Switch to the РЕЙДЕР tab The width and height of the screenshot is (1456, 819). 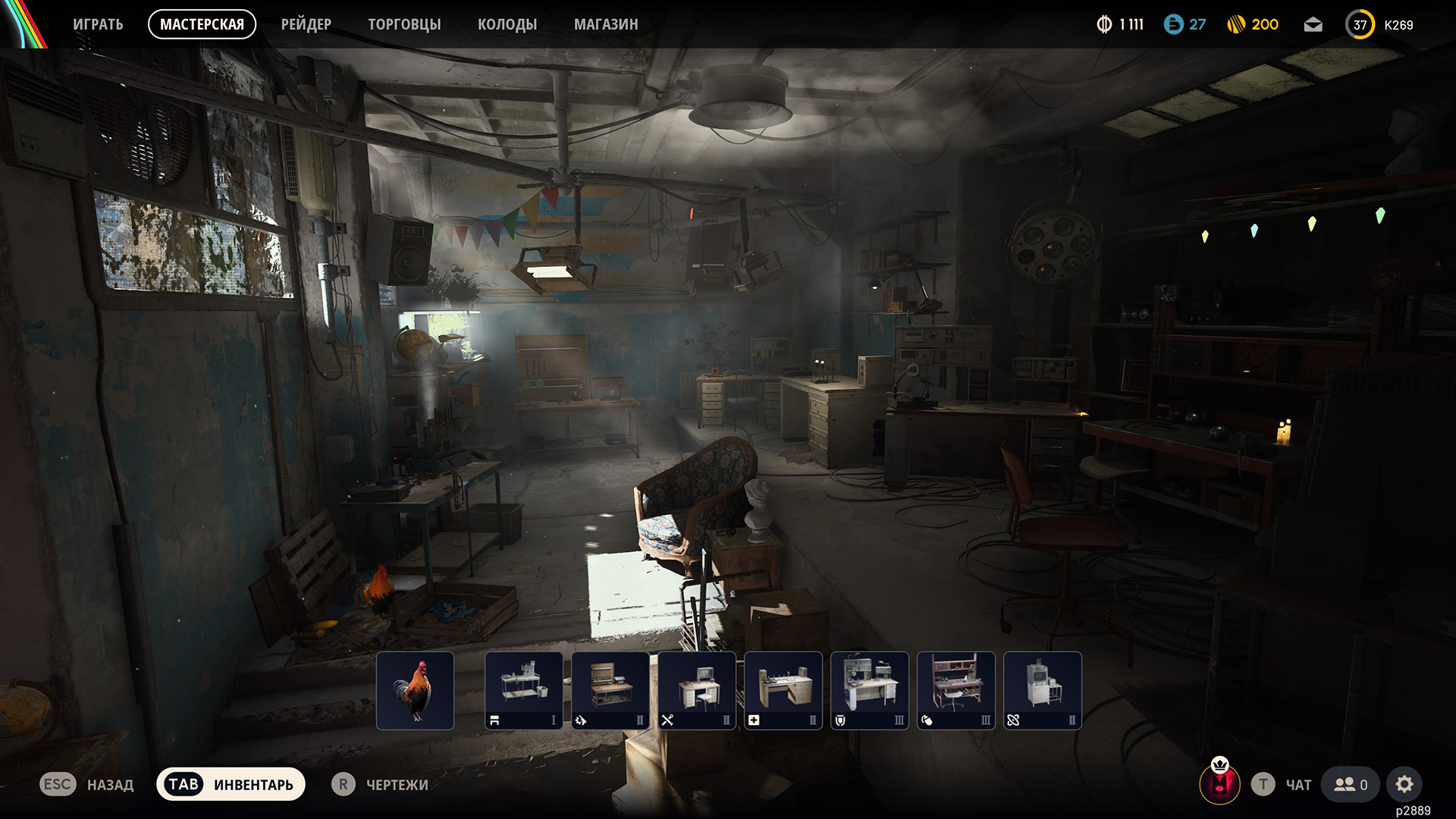click(x=306, y=24)
